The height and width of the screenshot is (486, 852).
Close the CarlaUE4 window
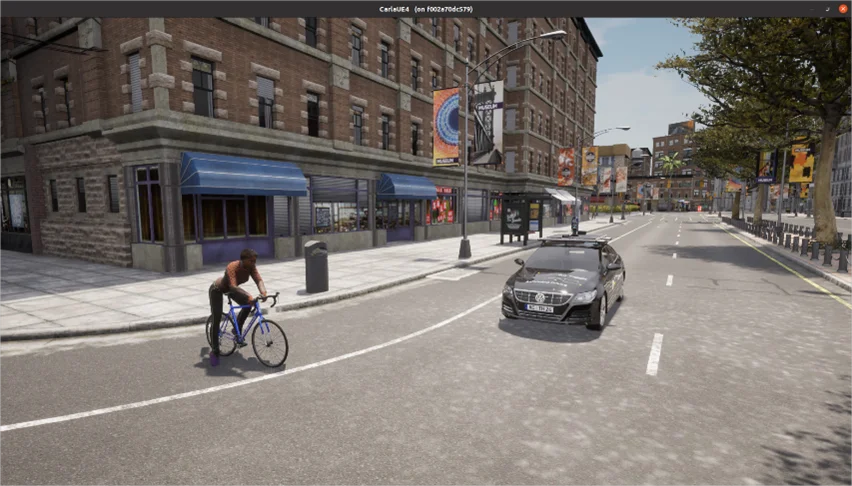tap(842, 9)
